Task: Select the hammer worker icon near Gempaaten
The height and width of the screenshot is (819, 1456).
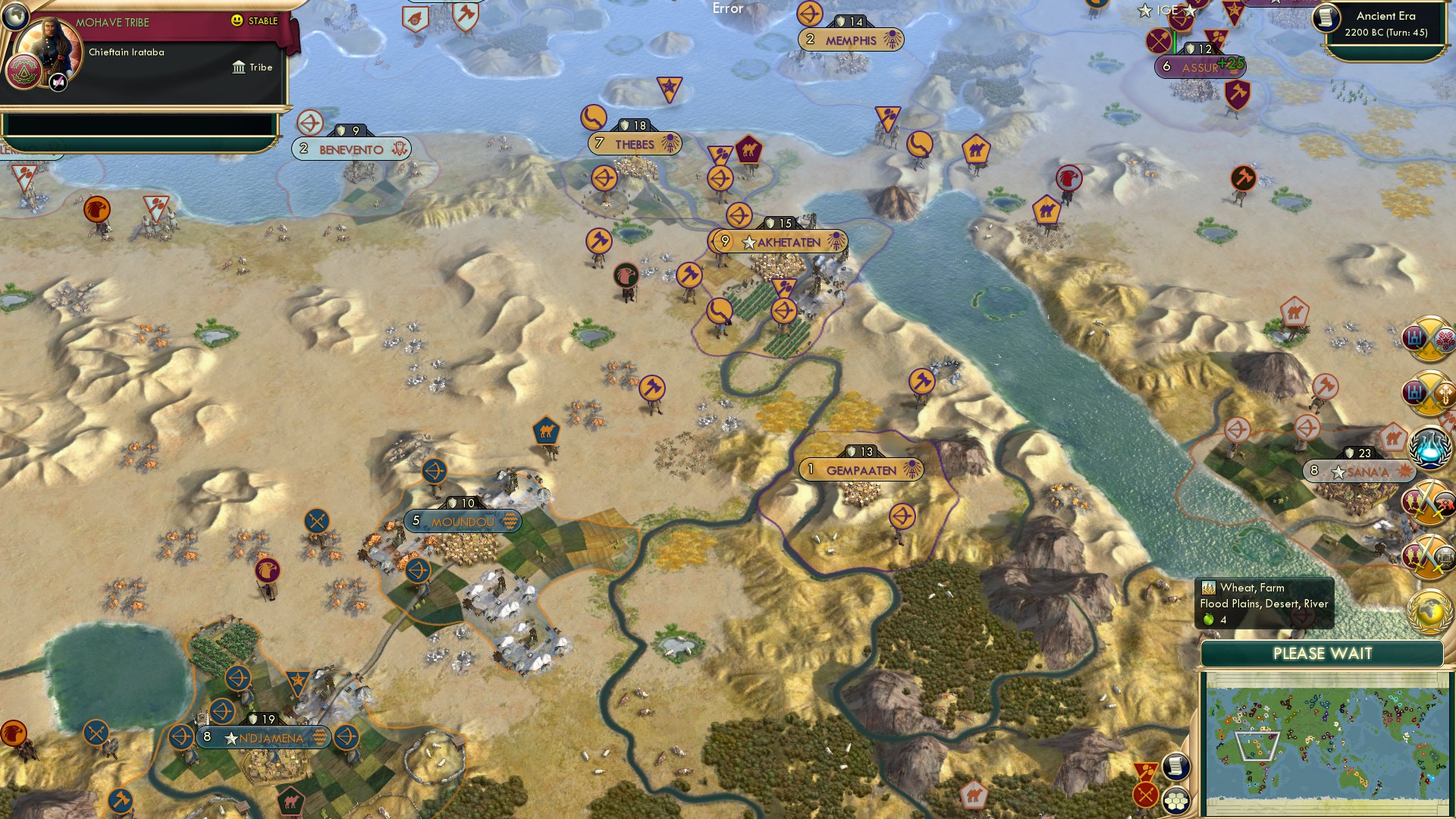Action: (921, 382)
